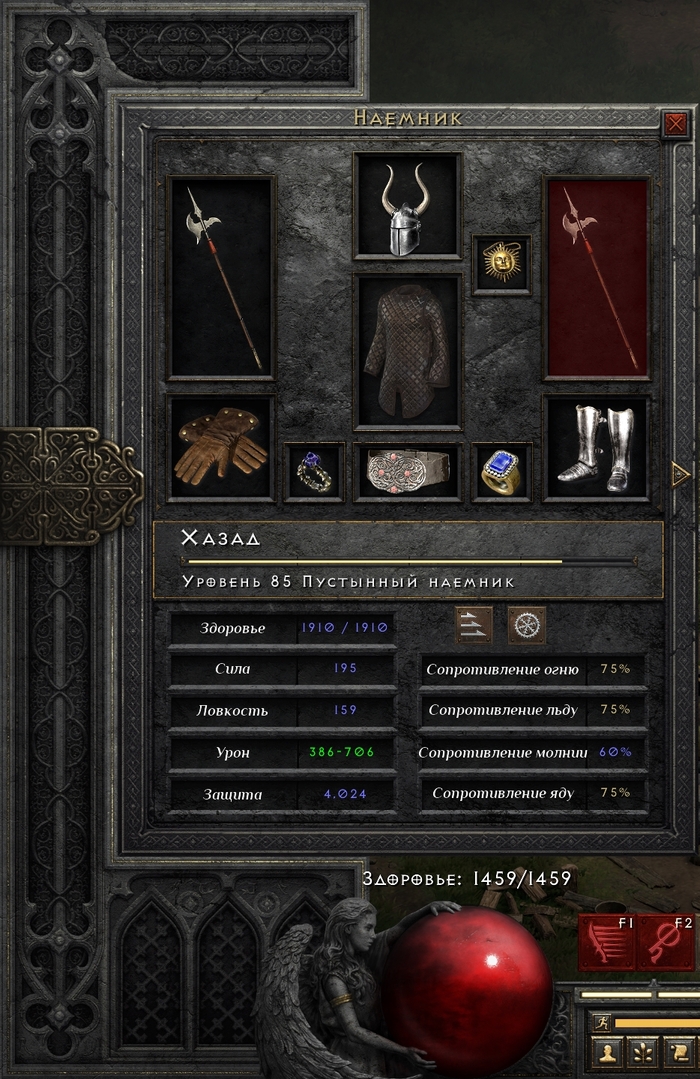Select the horned helmet slot
Screen dimensions: 700x1079
pos(407,207)
